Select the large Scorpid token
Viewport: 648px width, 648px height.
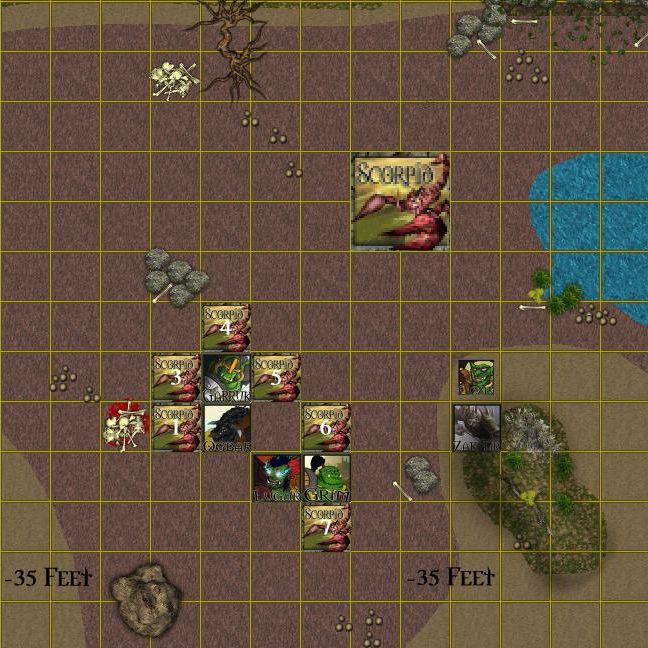coord(401,202)
